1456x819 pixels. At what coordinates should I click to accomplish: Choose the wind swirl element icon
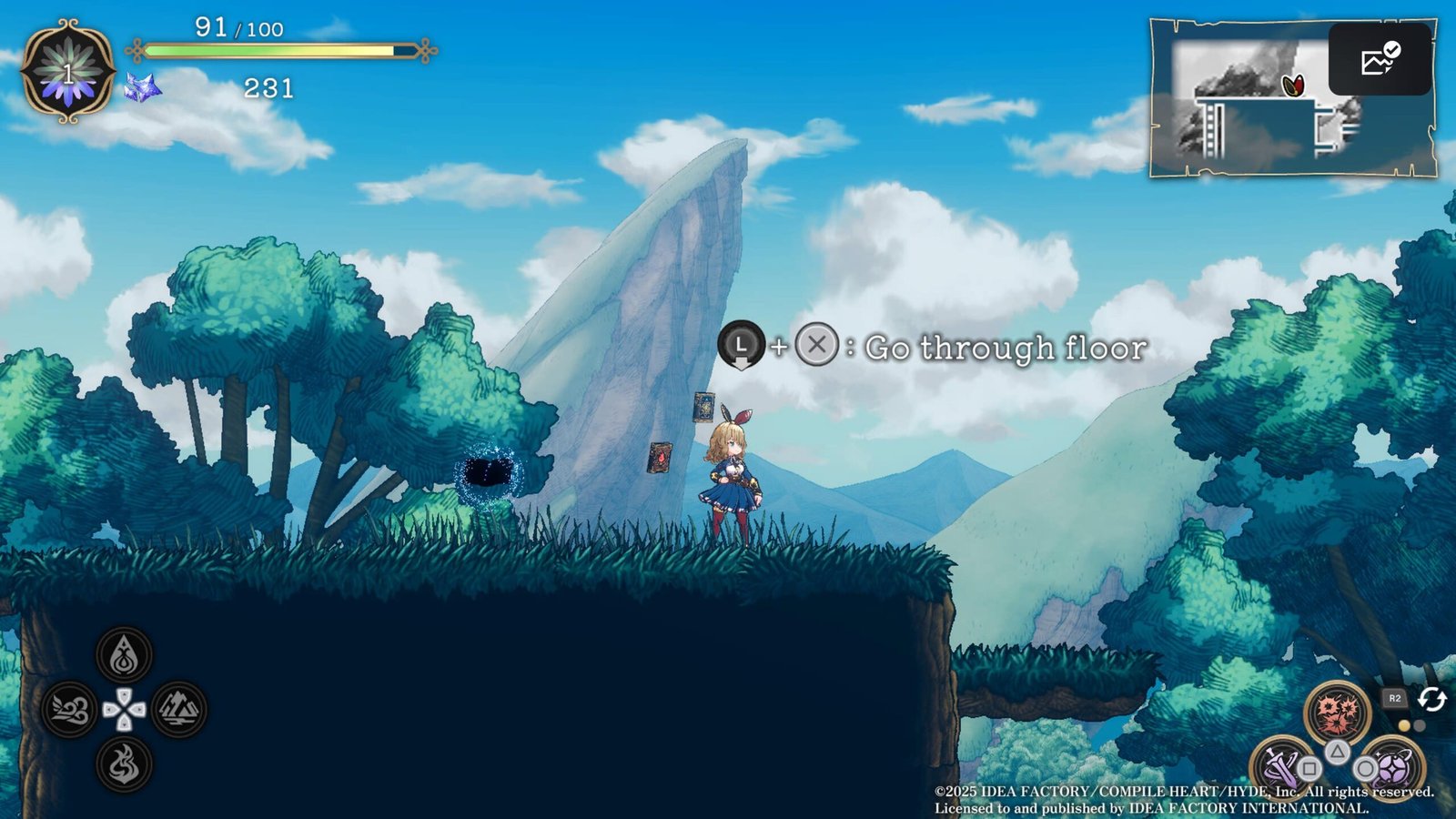[x=69, y=710]
